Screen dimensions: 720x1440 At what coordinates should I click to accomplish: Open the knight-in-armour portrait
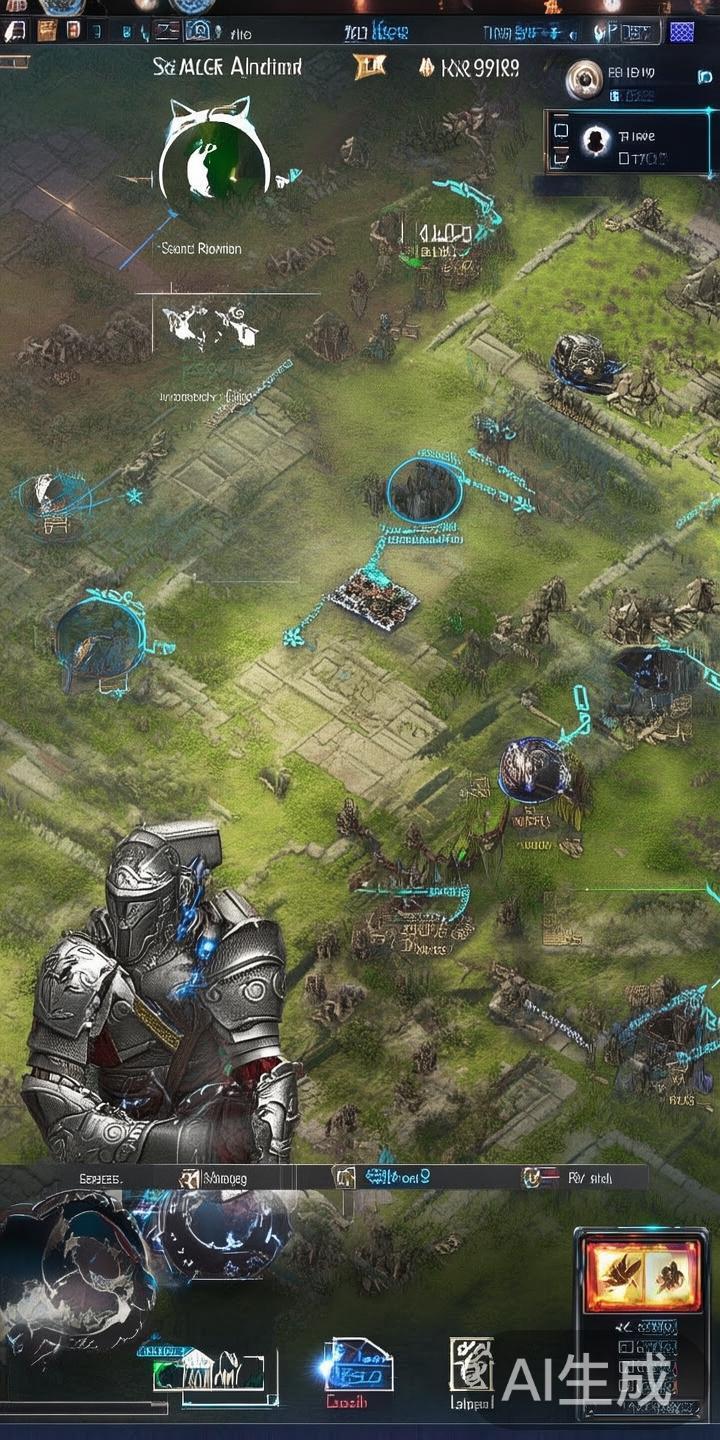click(x=160, y=990)
